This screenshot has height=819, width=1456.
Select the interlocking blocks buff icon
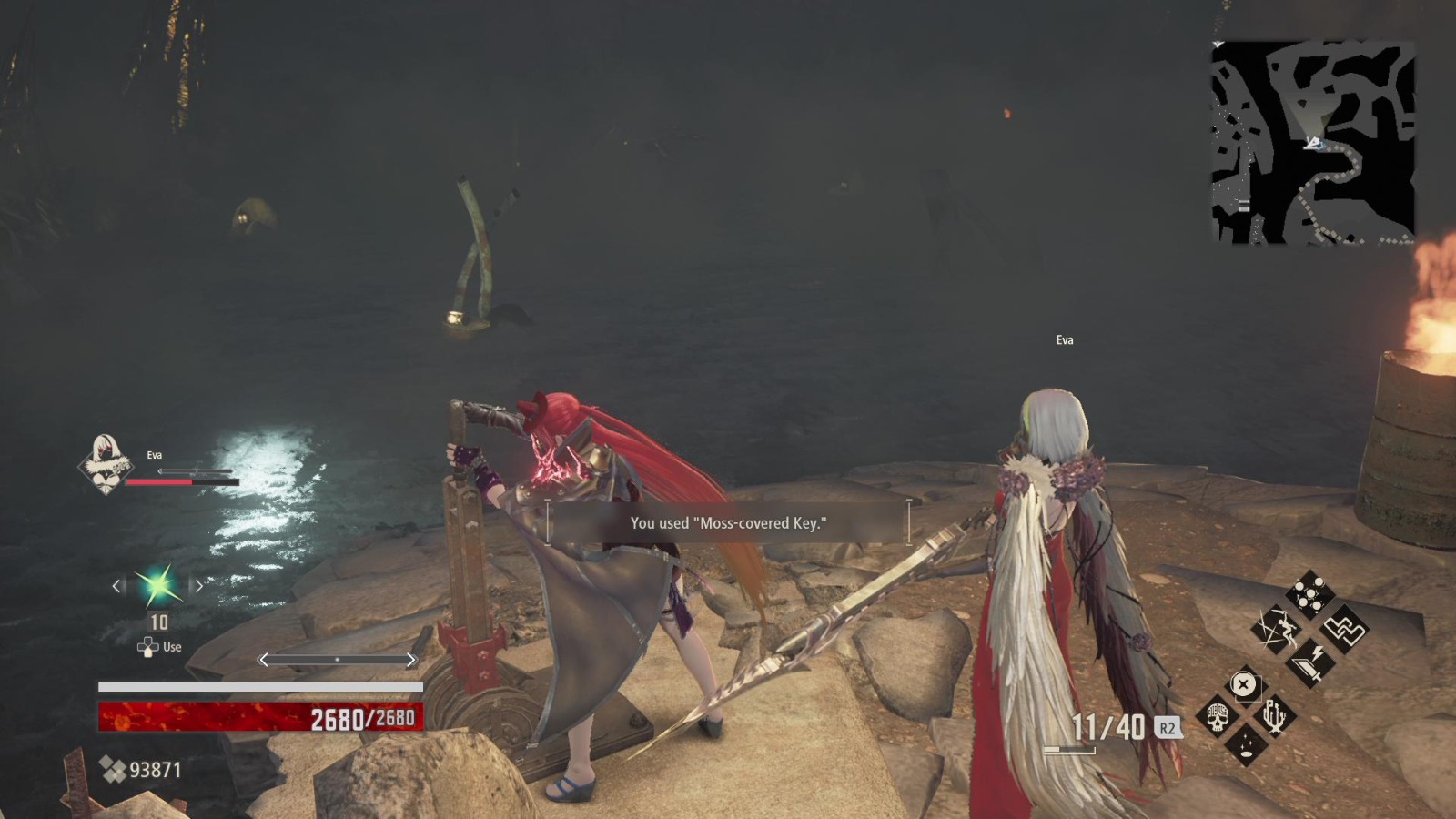coord(1344,631)
